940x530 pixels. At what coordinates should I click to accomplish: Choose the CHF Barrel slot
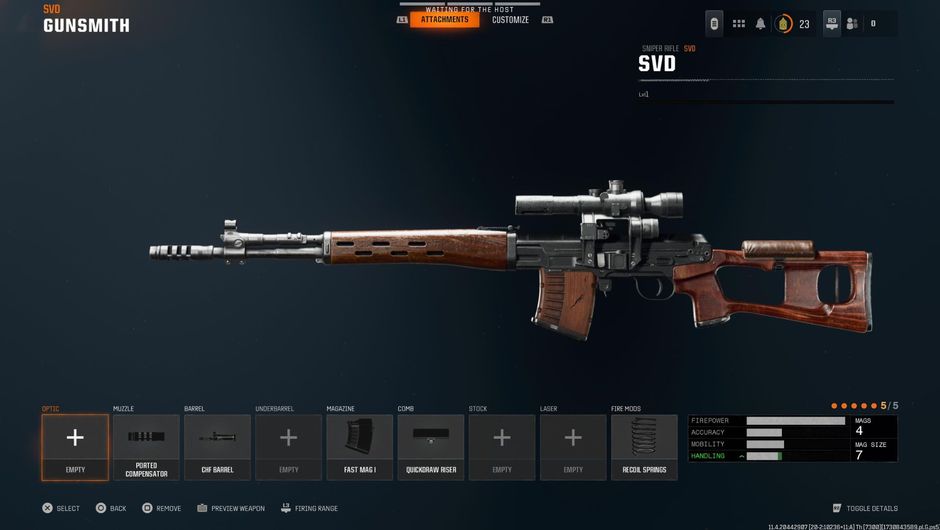coord(217,447)
